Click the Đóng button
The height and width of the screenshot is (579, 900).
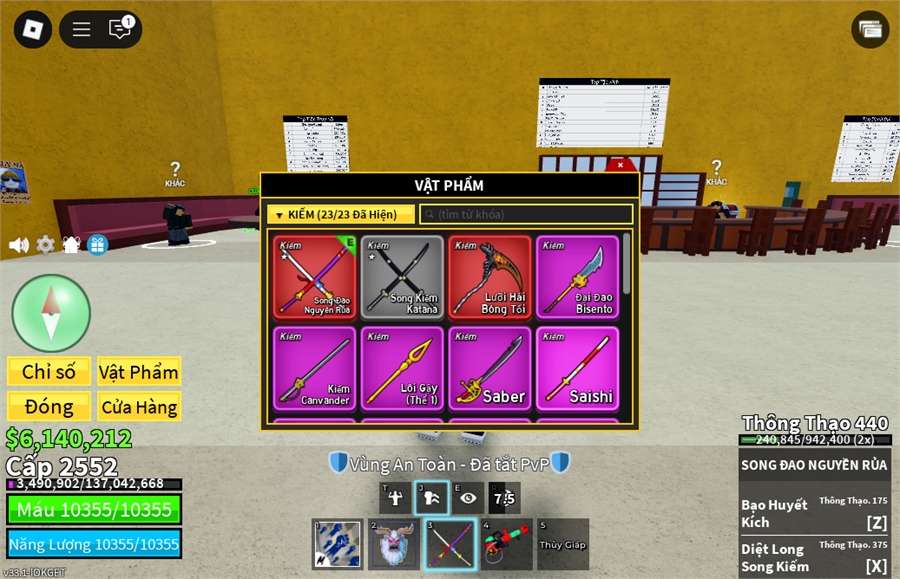pos(49,406)
